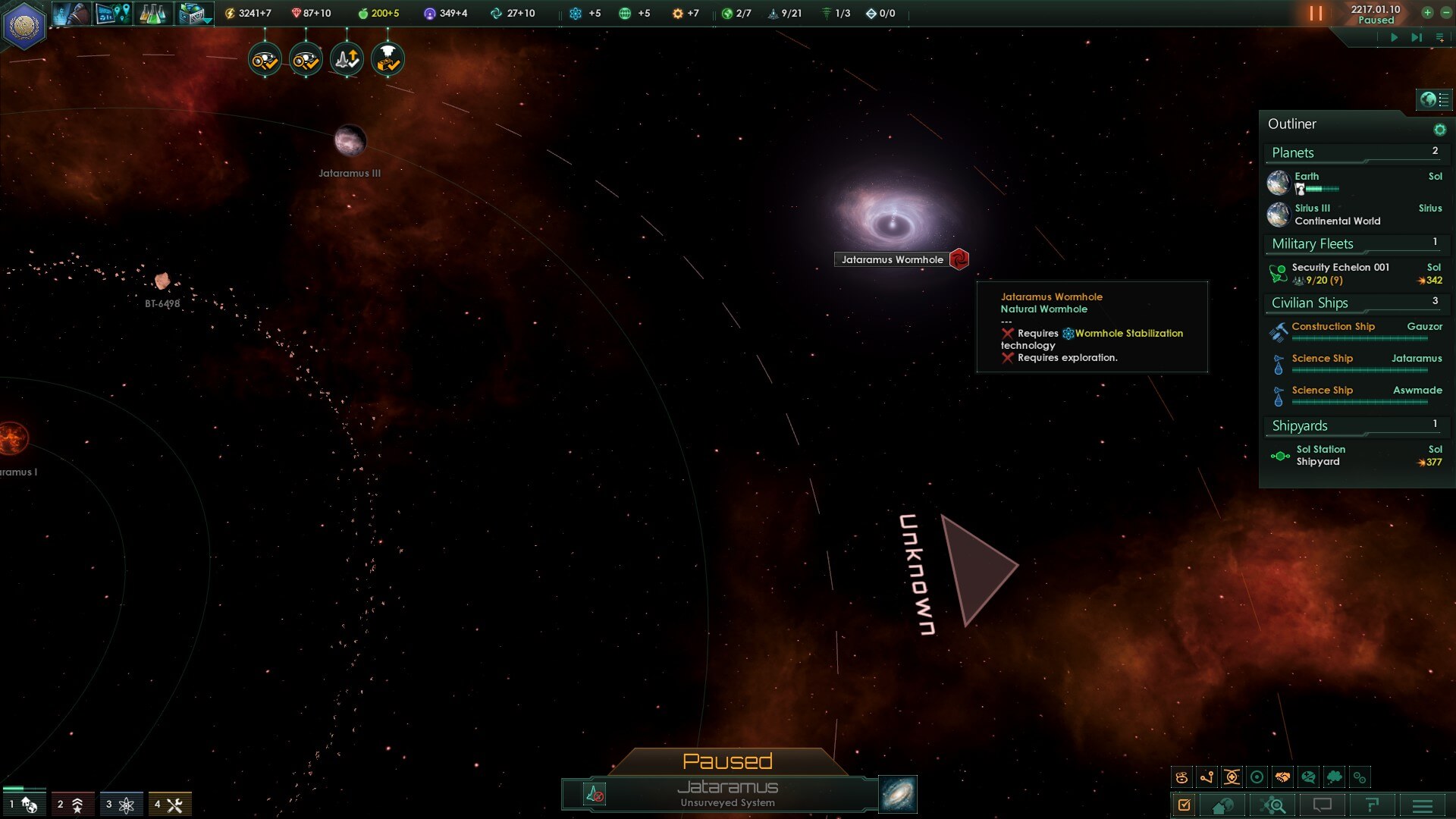Image resolution: width=1456 pixels, height=819 pixels.
Task: Toggle the handshake diplomatic map mode
Action: coord(1282,777)
